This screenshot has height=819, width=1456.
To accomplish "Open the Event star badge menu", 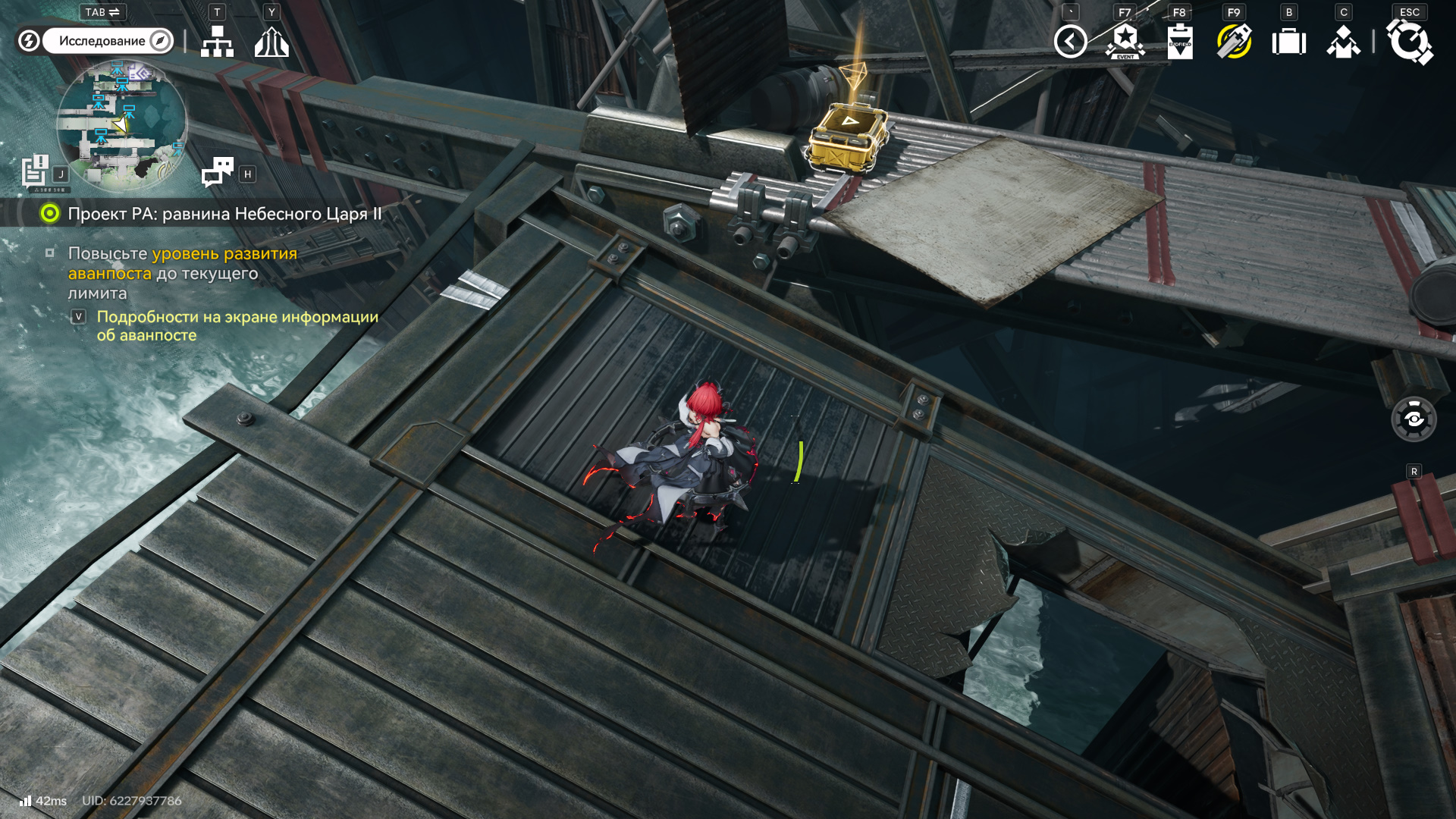I will 1125,42.
